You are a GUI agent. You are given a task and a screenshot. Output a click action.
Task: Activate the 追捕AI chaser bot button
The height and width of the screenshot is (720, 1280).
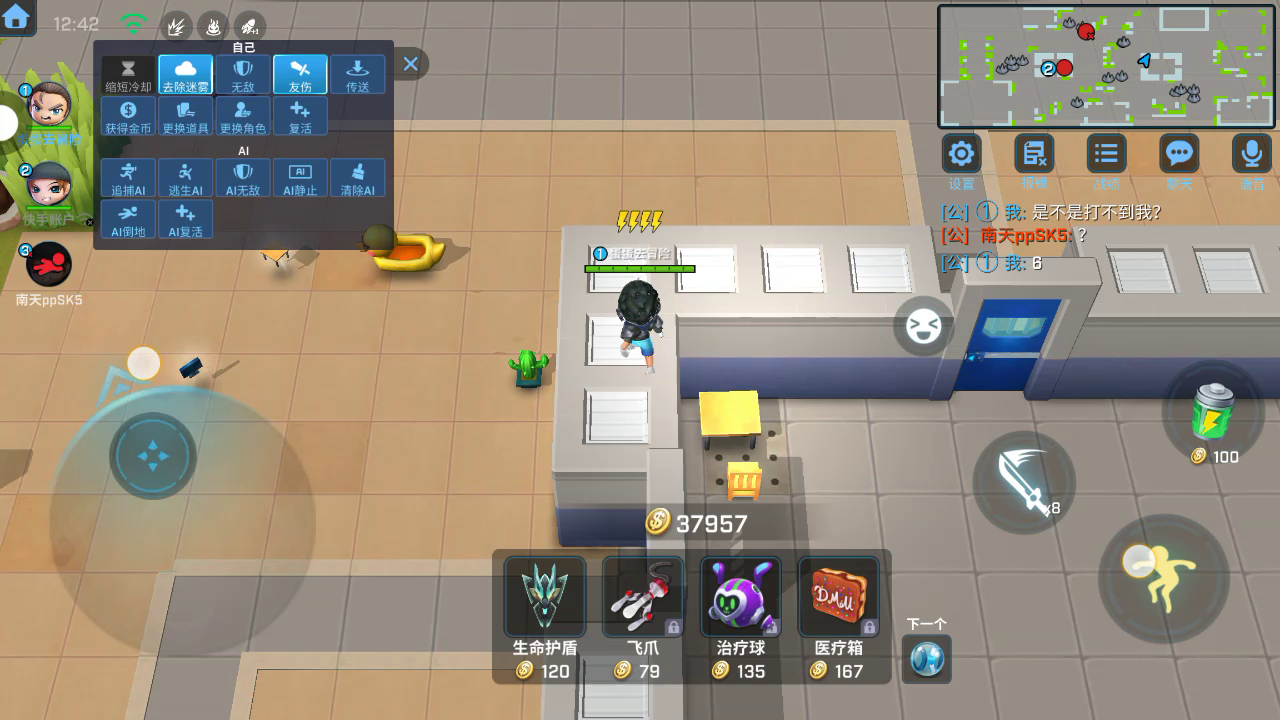(x=128, y=178)
